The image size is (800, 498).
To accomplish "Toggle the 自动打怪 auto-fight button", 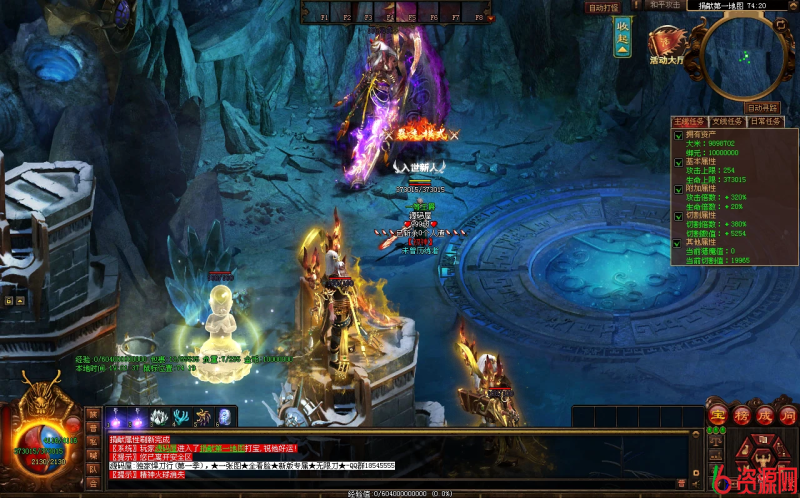I will [x=604, y=7].
